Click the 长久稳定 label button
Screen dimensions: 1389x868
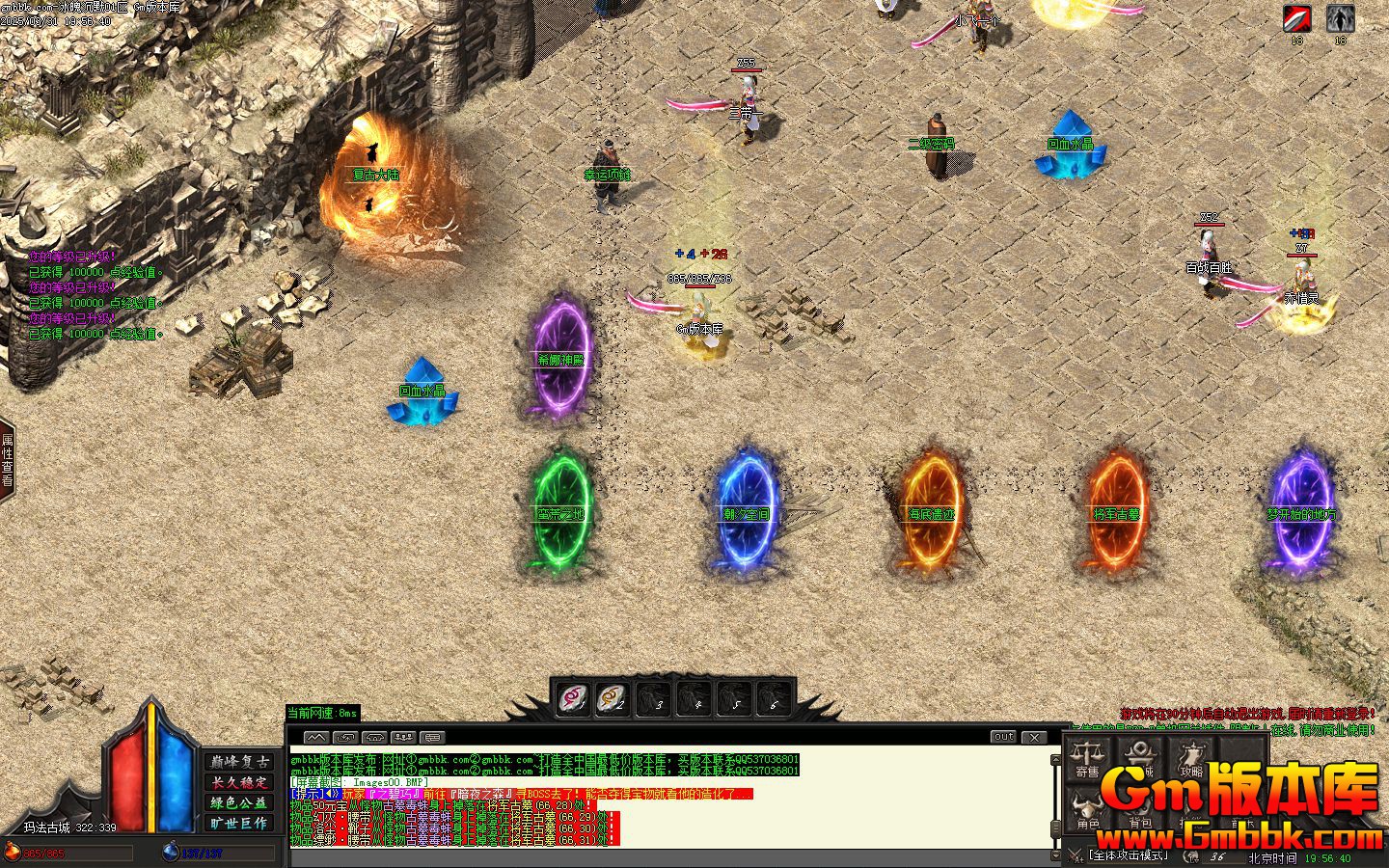click(x=240, y=782)
